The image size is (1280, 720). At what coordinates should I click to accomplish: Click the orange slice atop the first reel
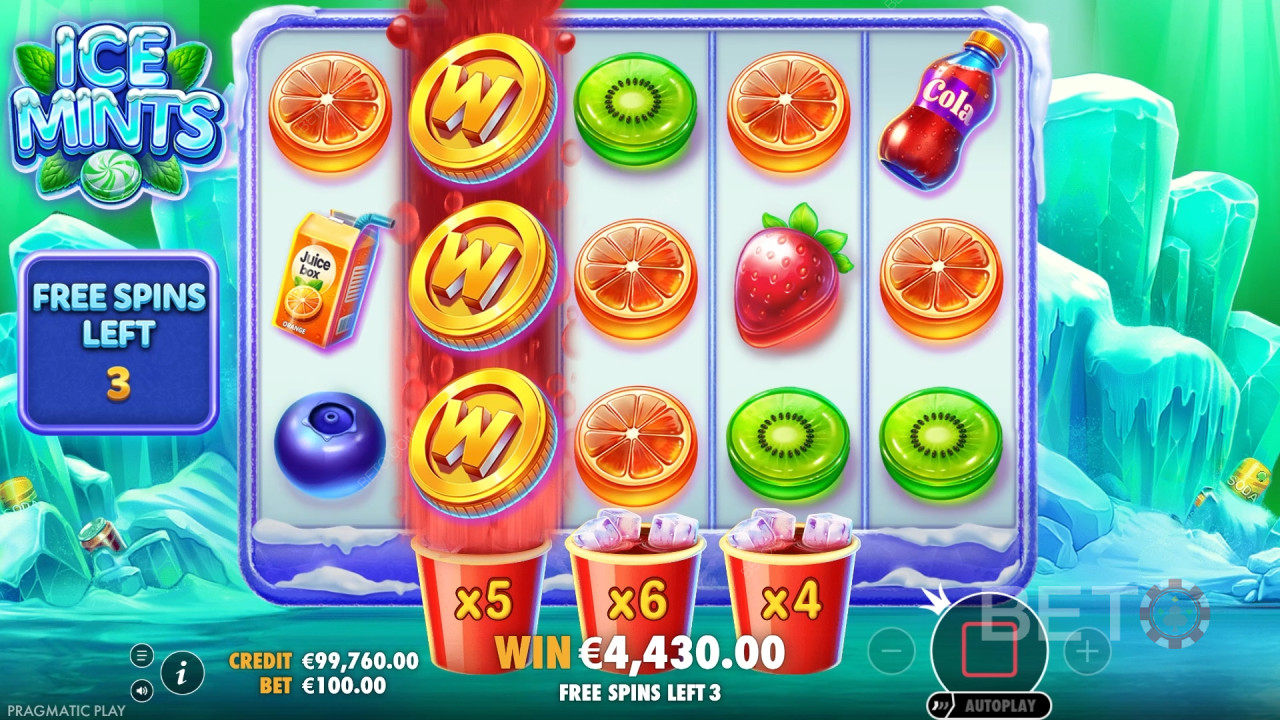332,110
